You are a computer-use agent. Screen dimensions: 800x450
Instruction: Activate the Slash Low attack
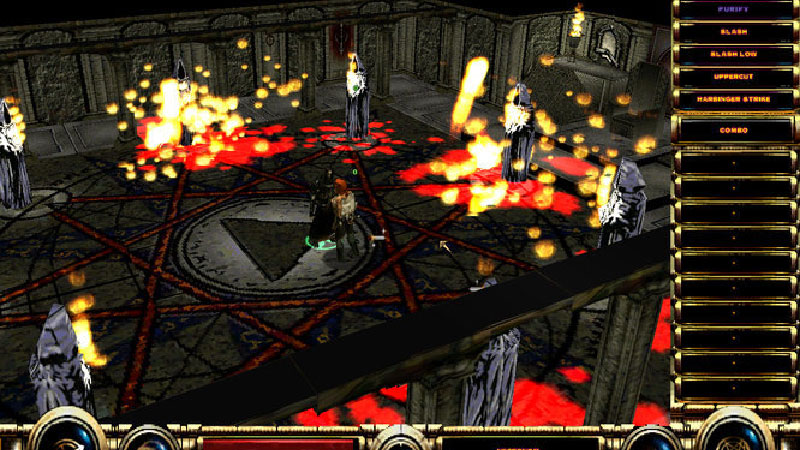tap(733, 53)
